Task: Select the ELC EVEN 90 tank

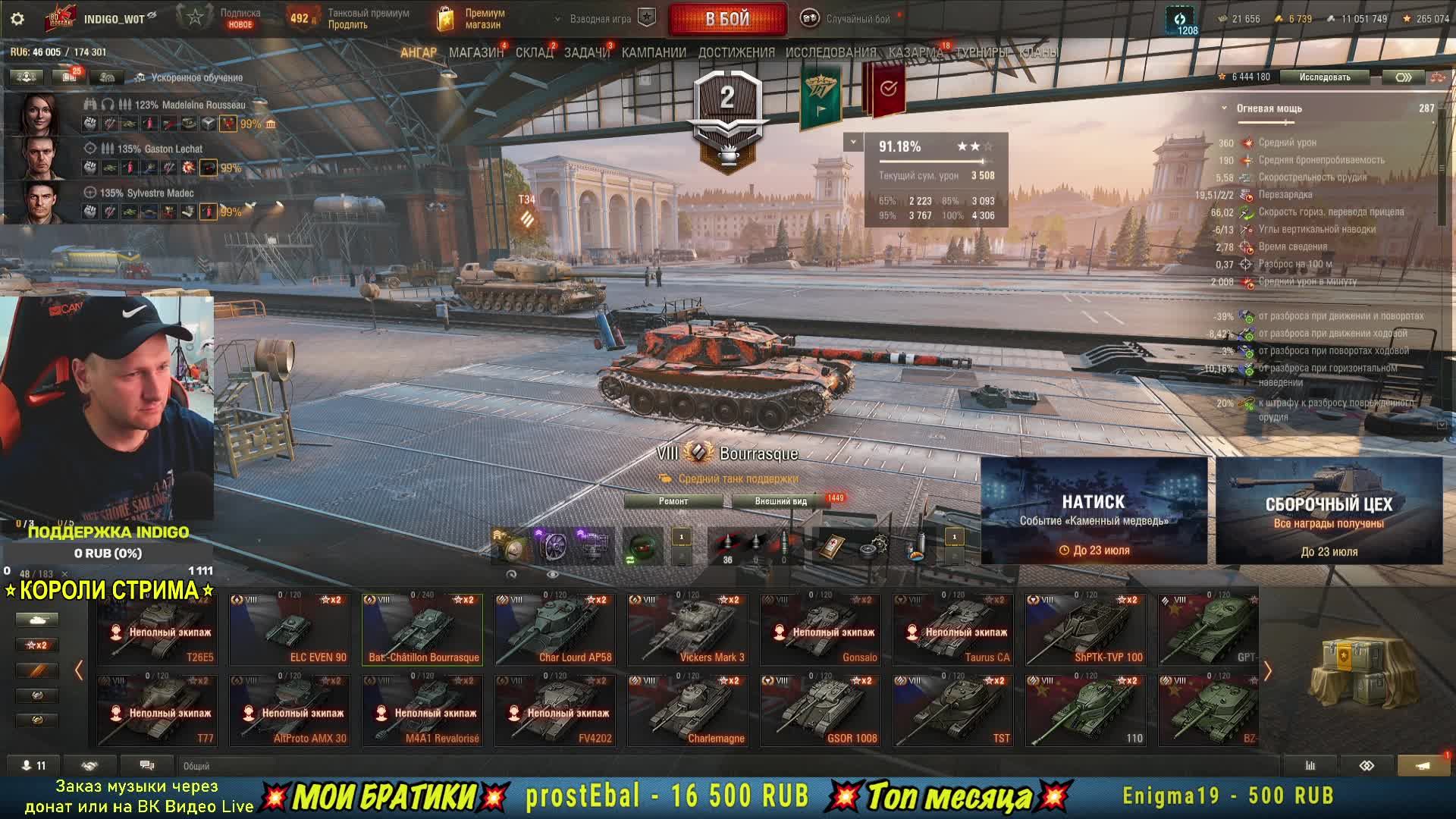Action: tap(290, 629)
